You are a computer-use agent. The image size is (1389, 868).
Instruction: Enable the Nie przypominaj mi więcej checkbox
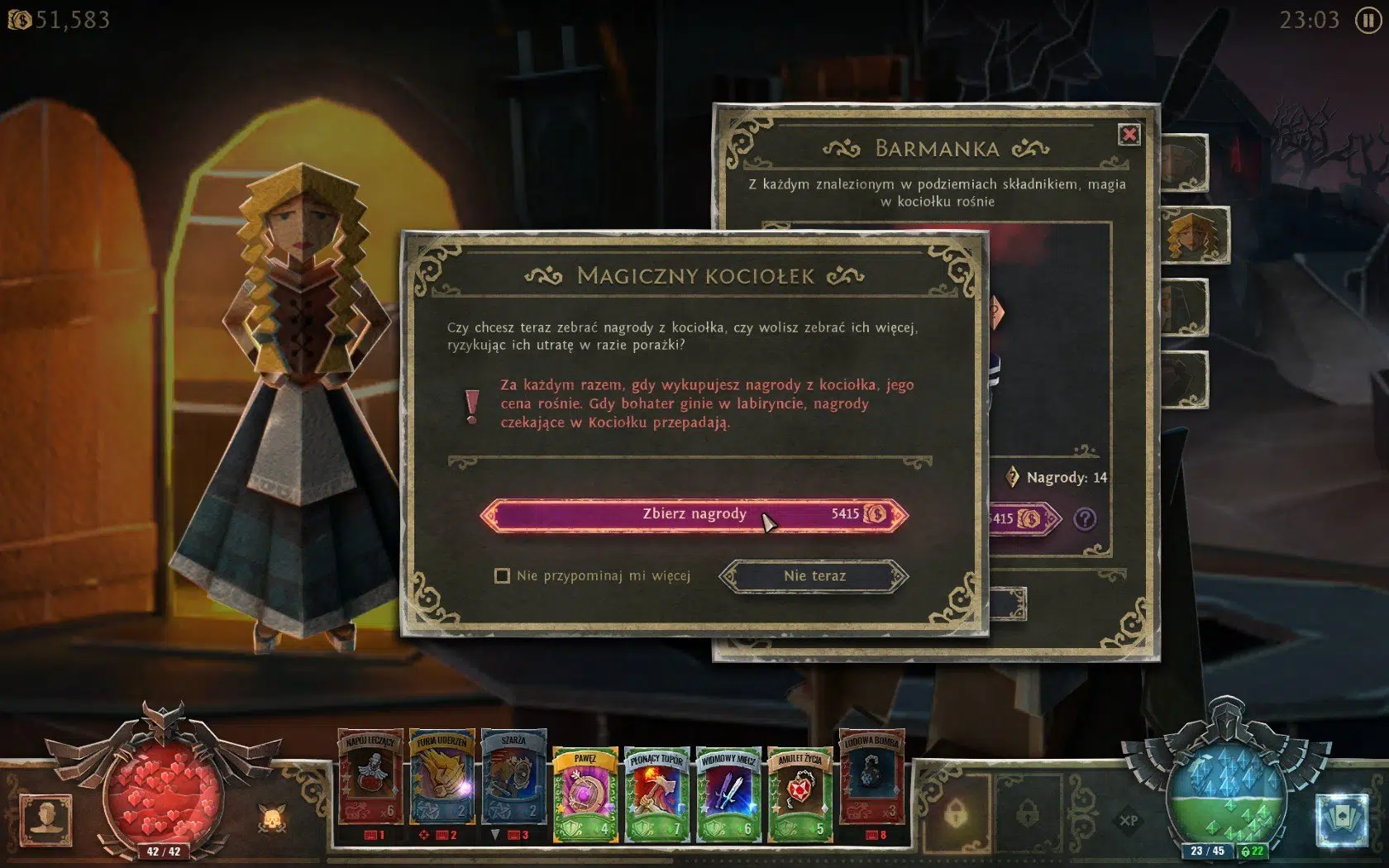501,576
